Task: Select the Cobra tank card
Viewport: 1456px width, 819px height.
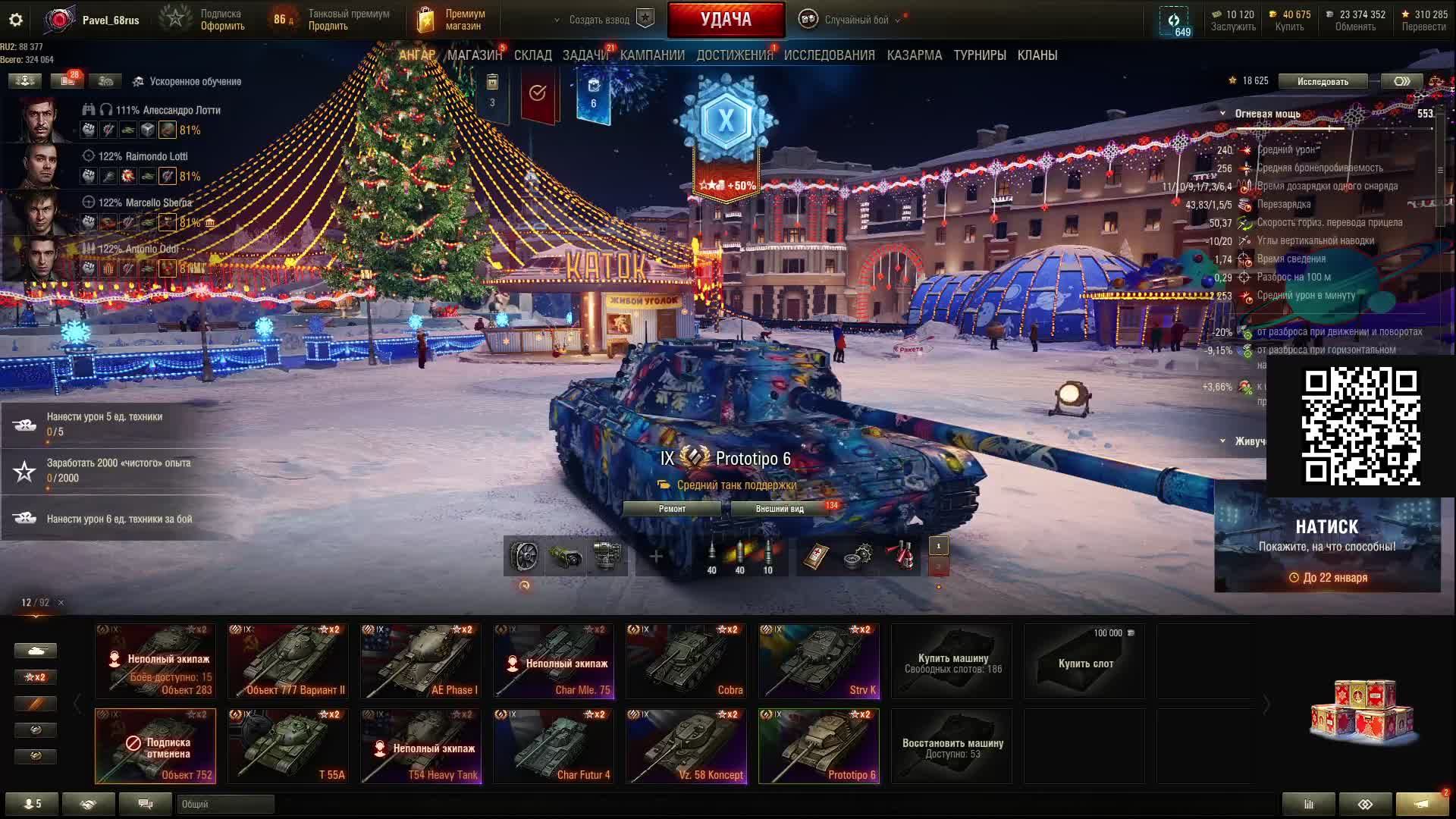Action: pyautogui.click(x=686, y=661)
